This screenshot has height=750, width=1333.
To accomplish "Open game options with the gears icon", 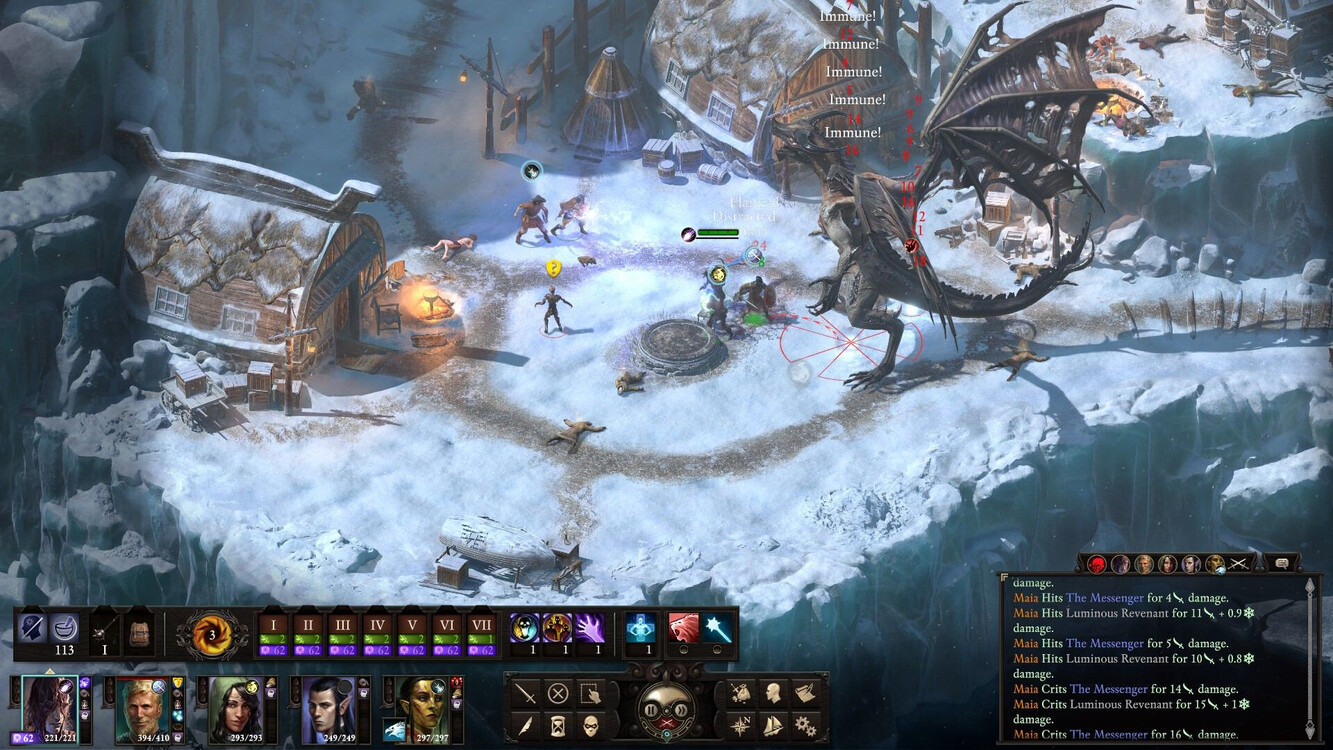I will (805, 724).
